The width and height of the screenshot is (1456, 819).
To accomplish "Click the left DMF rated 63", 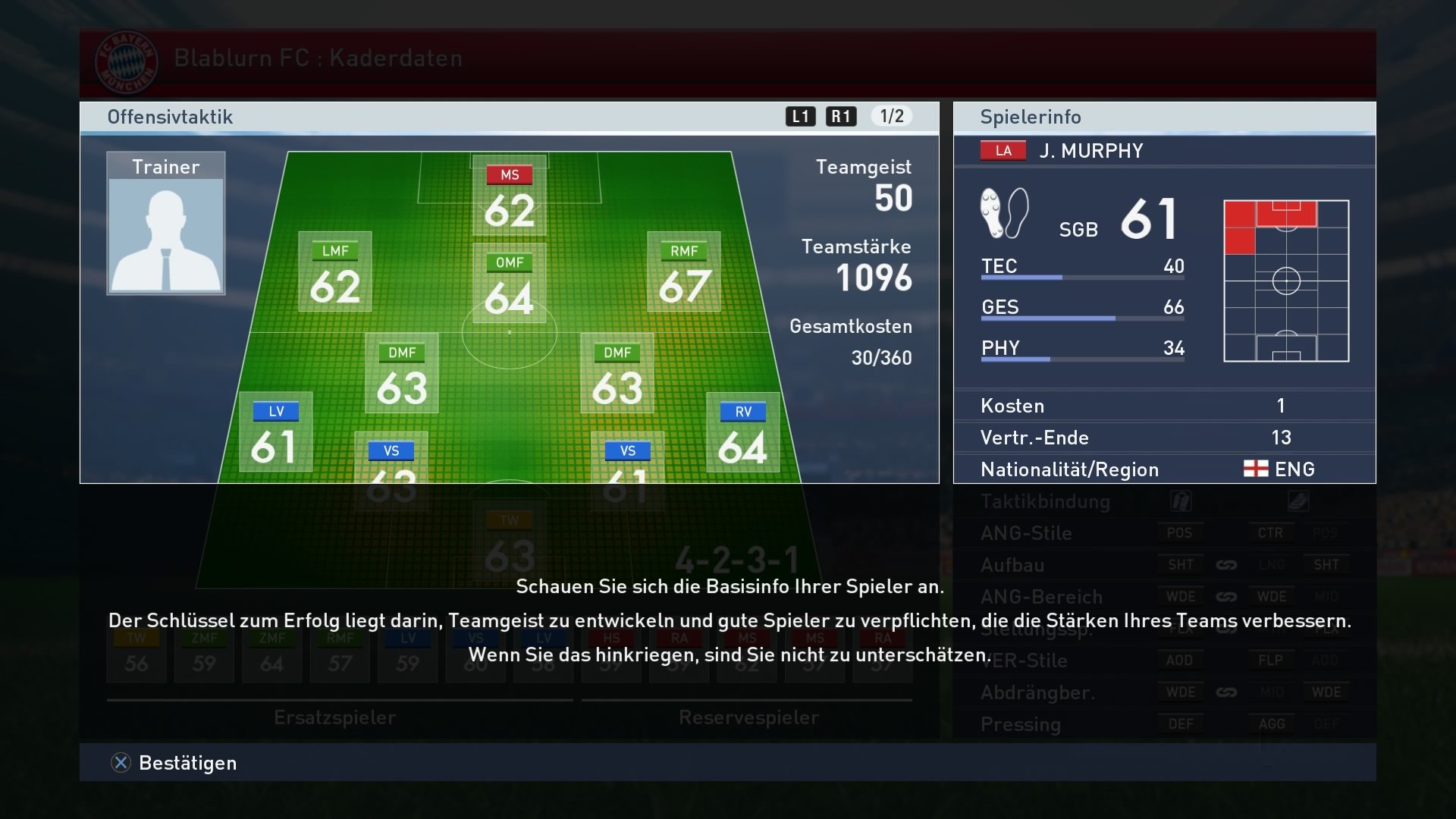I will tap(404, 373).
